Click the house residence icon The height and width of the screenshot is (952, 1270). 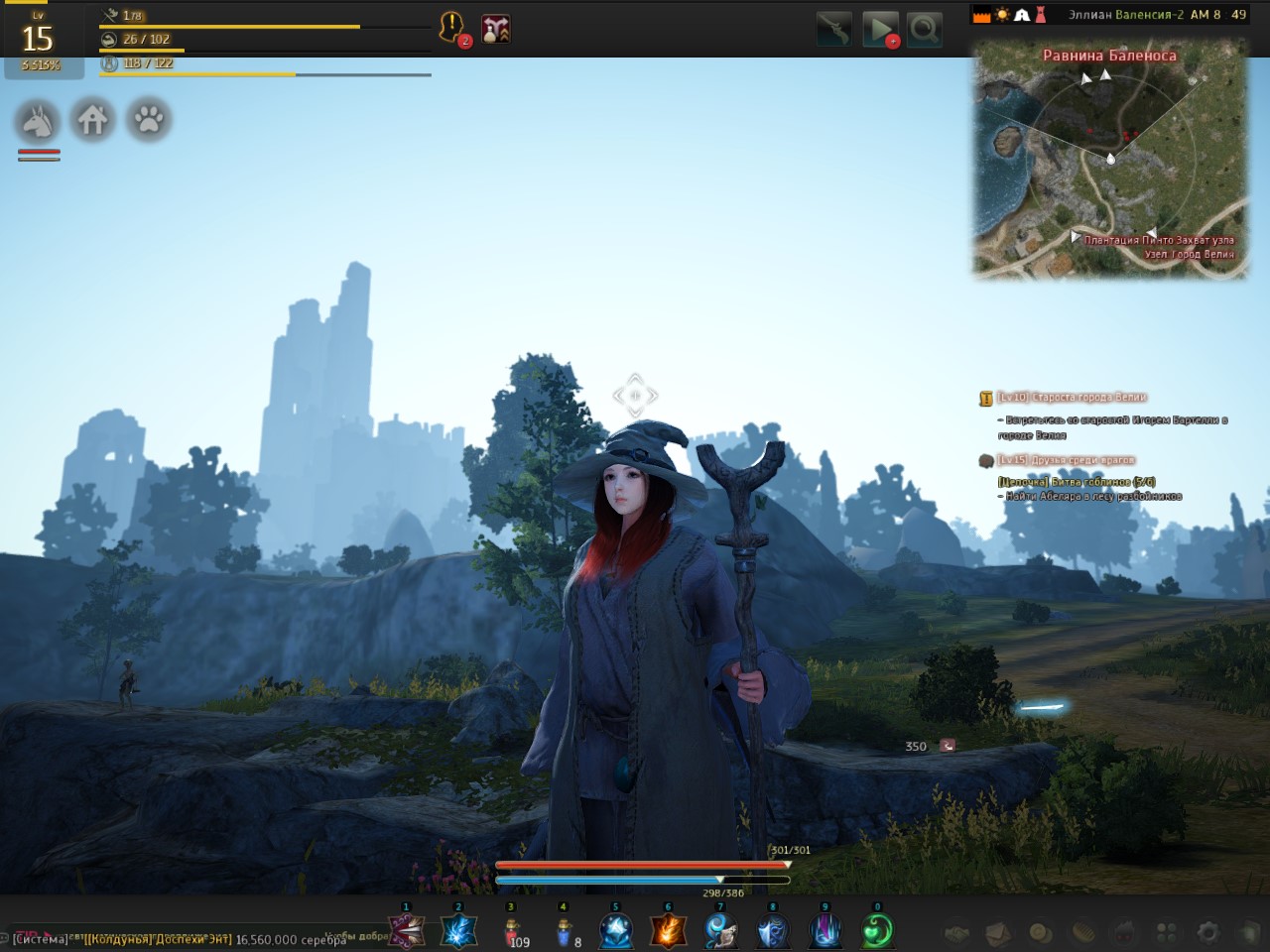(93, 121)
